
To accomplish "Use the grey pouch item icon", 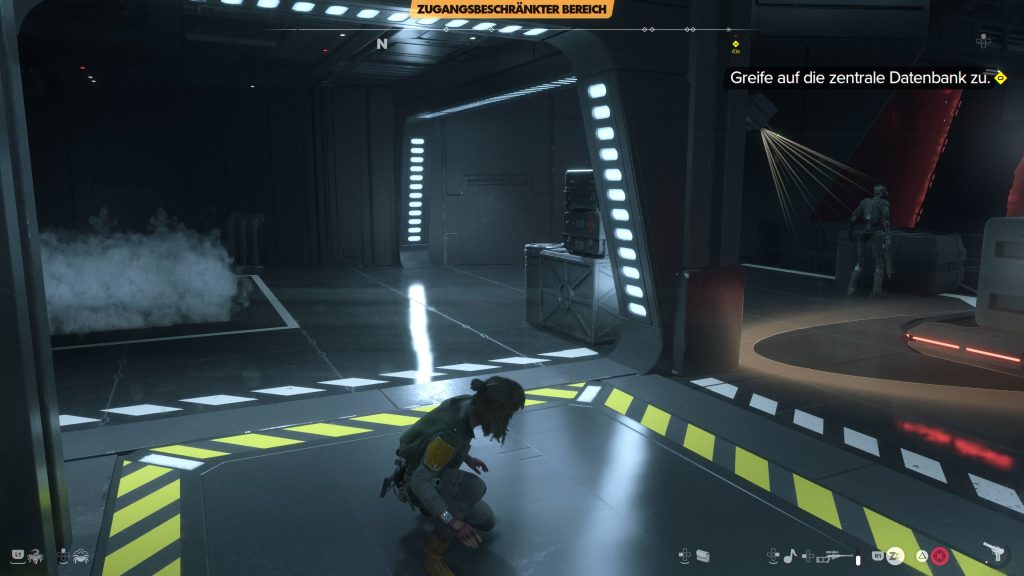I will [x=703, y=554].
